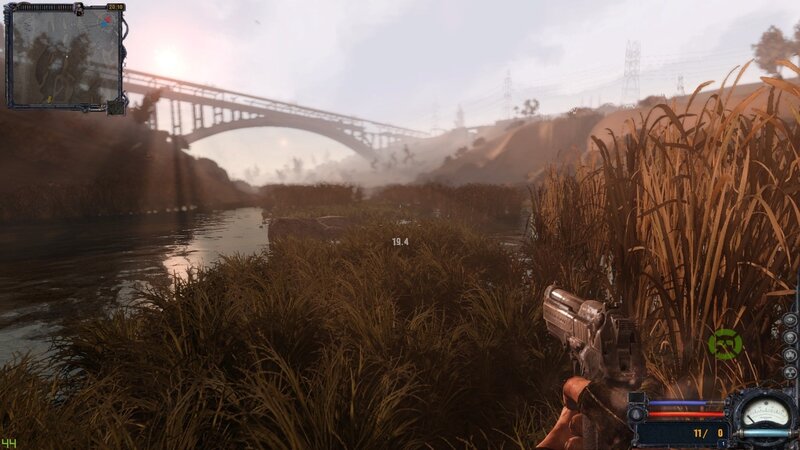Screen dimensions: 800x450
Task: Select the yellow marker on the minimap
Action: point(50,99)
